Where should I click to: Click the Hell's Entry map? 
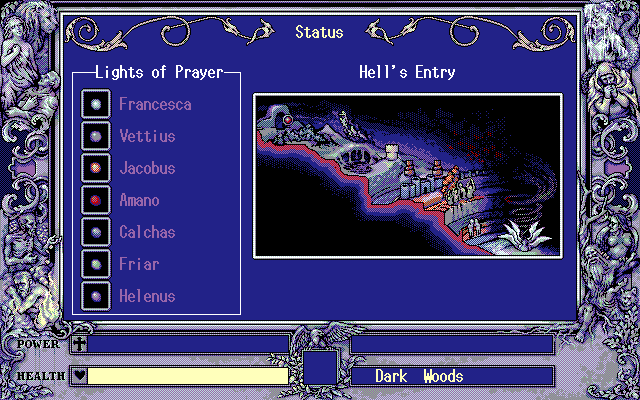click(x=407, y=175)
